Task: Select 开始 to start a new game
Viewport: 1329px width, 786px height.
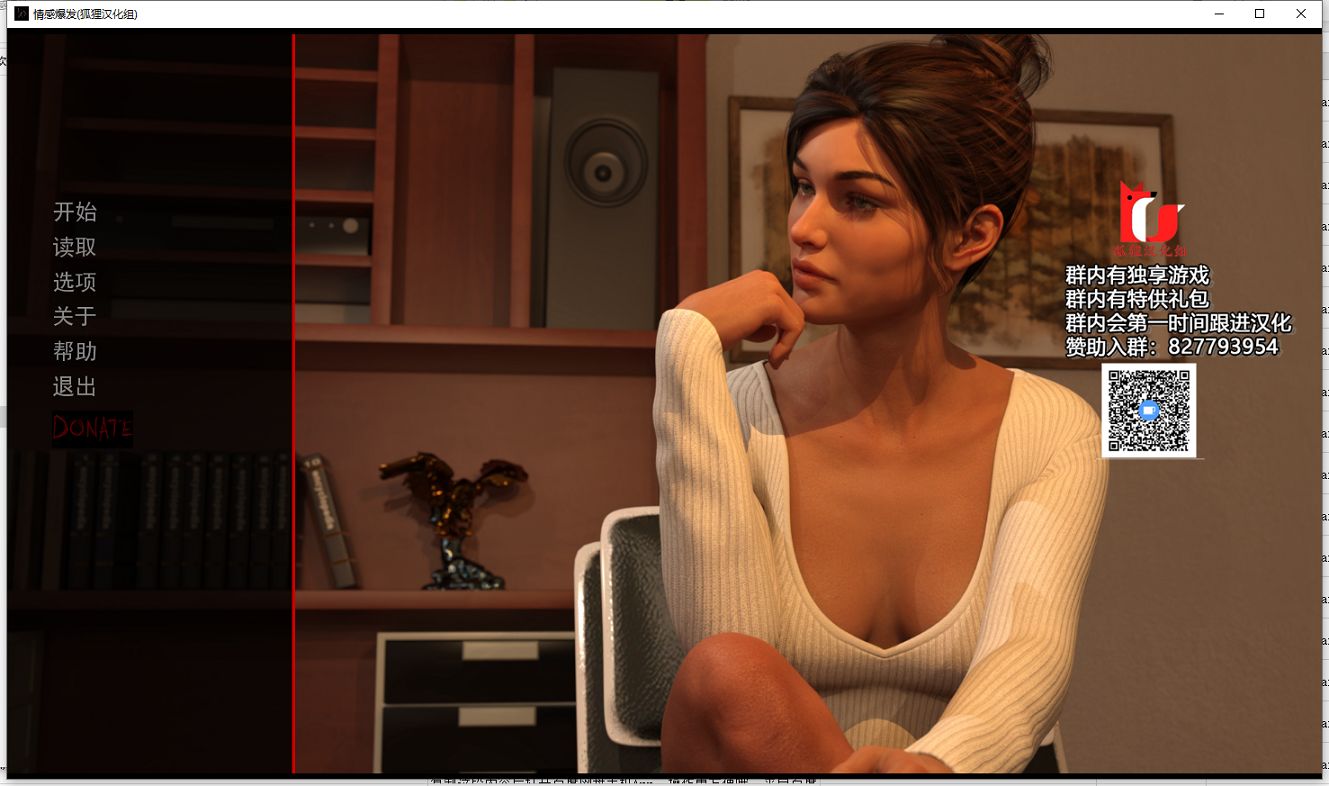Action: [75, 212]
